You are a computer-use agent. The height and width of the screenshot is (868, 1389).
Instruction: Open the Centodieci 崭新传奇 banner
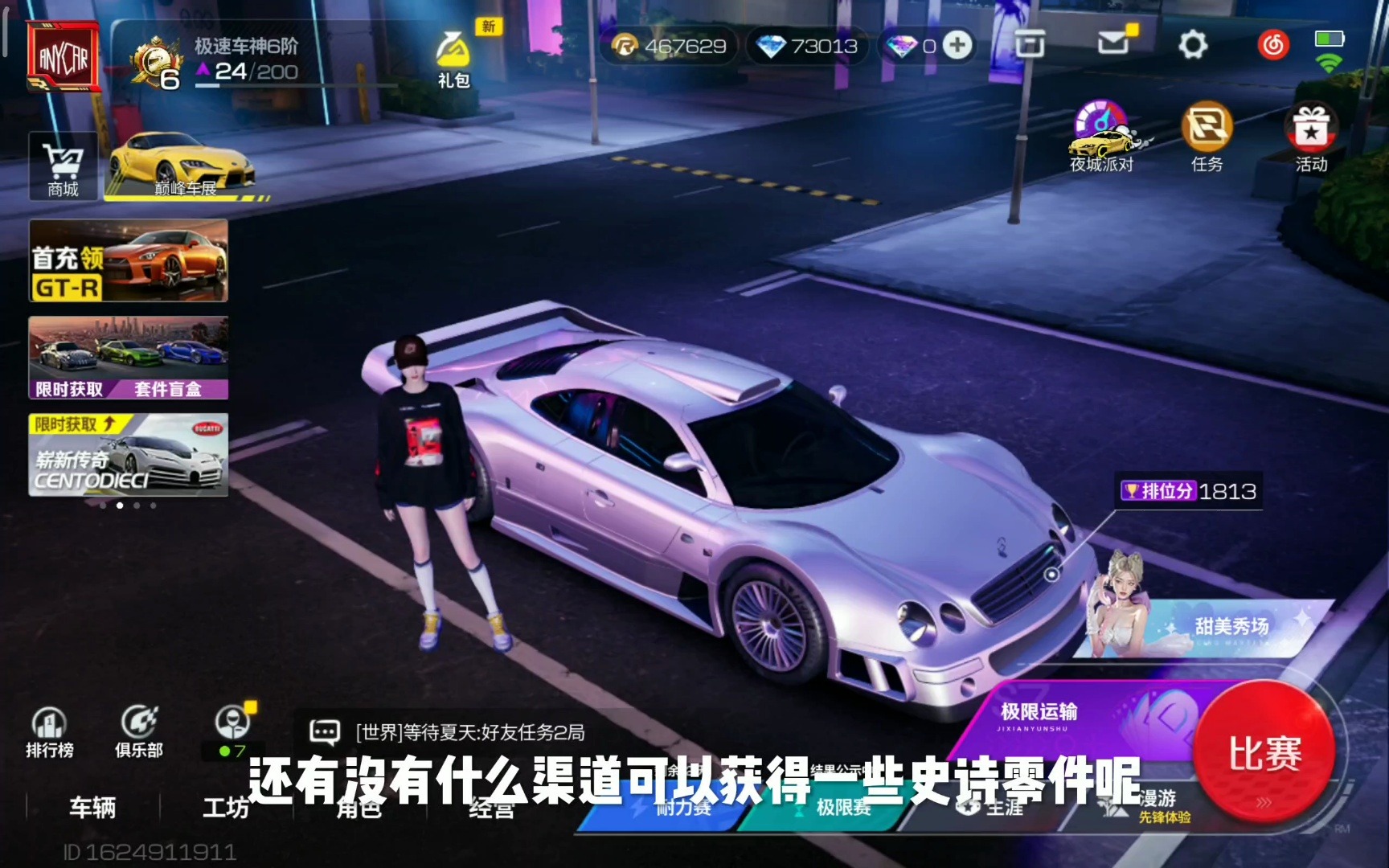point(129,455)
